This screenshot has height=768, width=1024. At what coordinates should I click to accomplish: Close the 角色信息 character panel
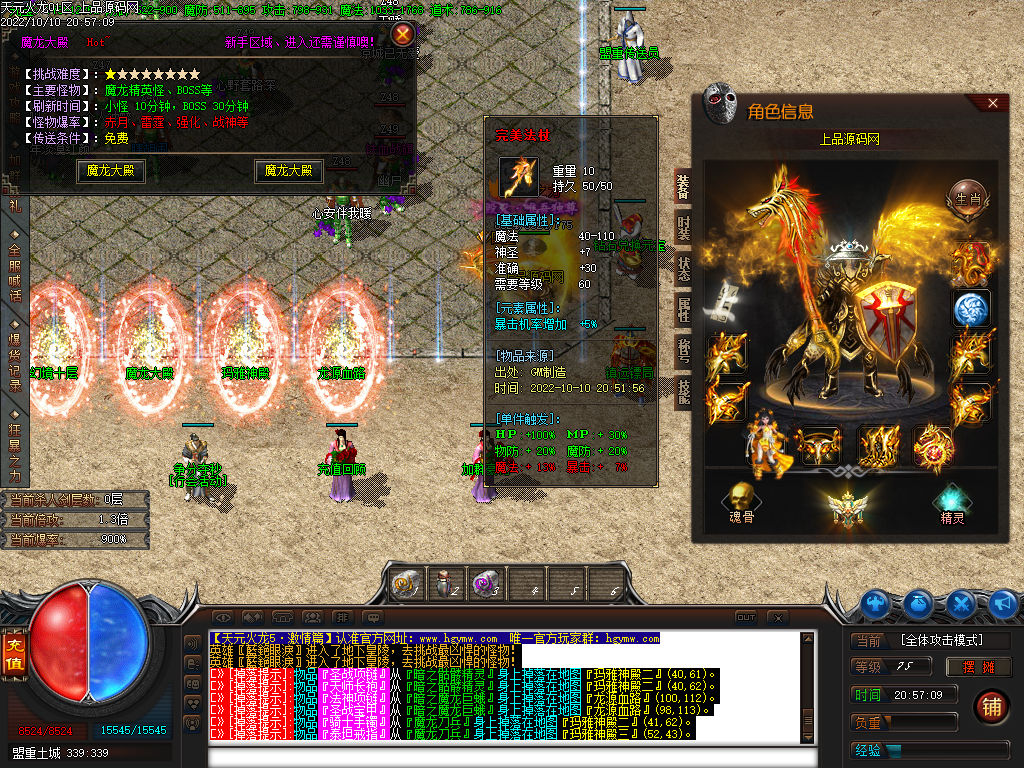pos(992,103)
